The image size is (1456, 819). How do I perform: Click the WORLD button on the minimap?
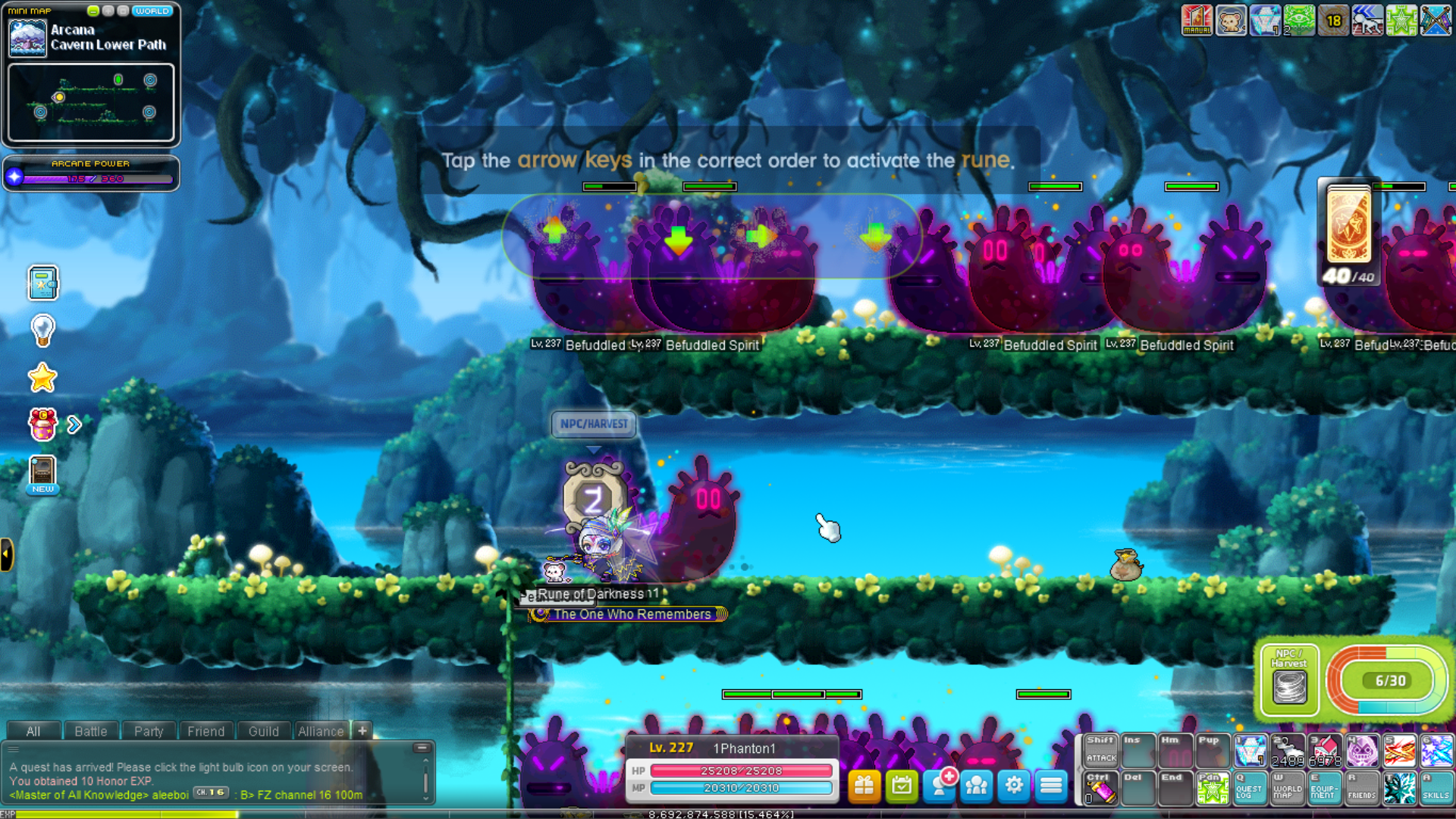[x=152, y=11]
